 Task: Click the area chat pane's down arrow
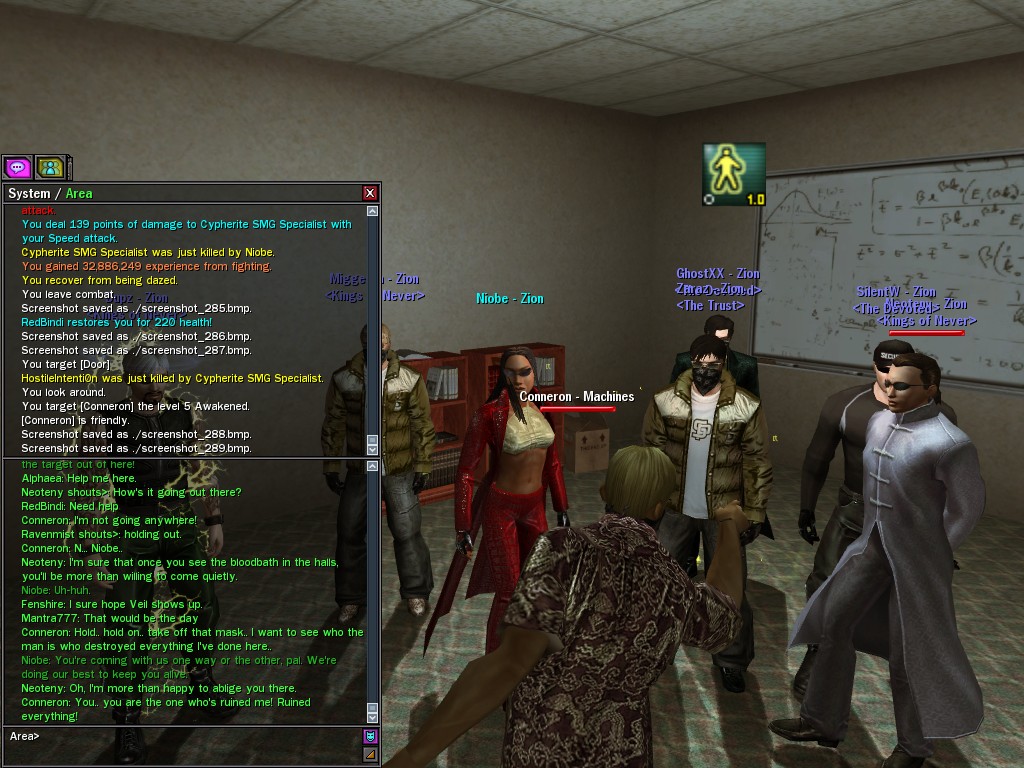373,717
